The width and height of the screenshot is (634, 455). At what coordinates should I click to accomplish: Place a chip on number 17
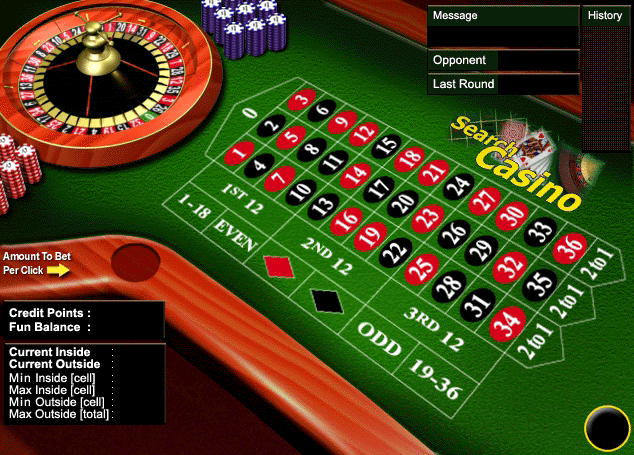click(x=377, y=188)
